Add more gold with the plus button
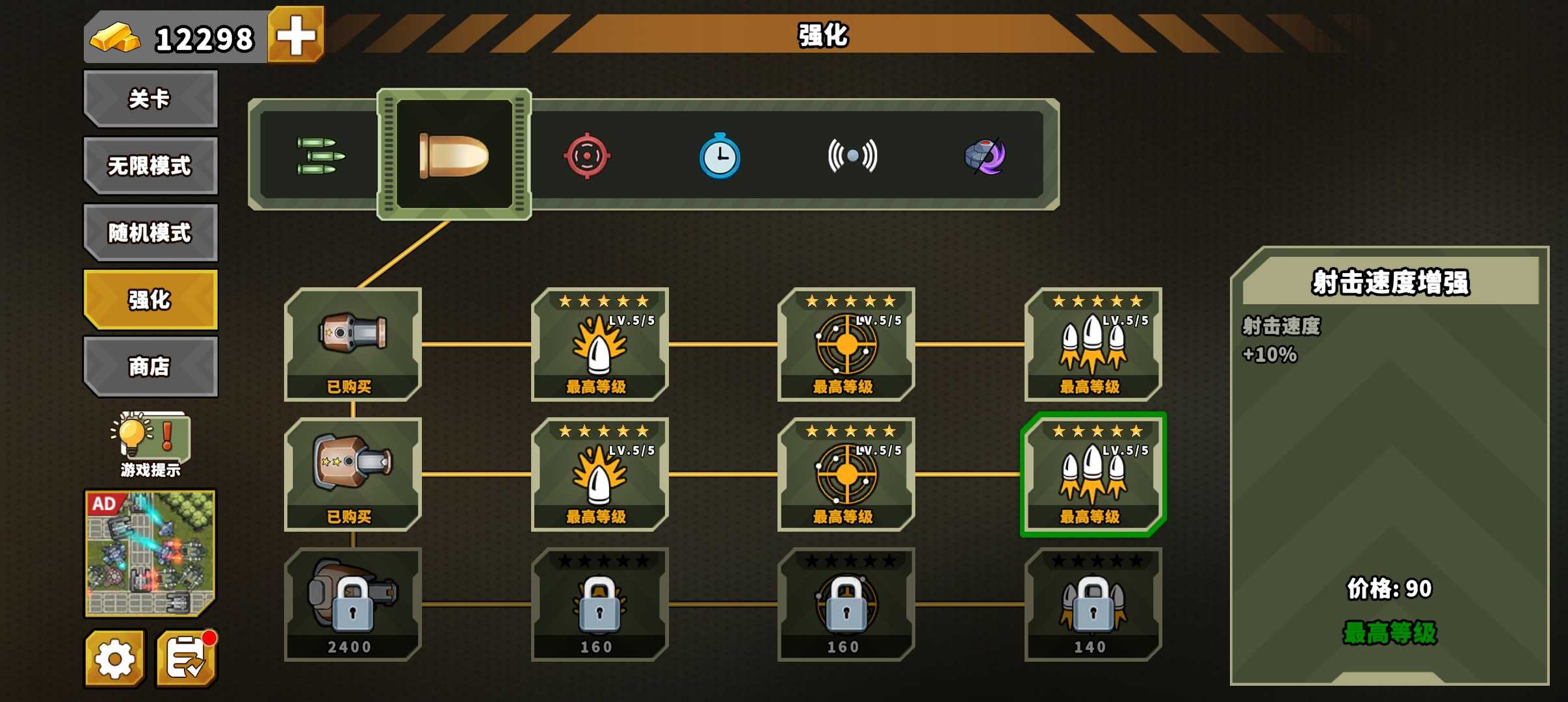This screenshot has width=1568, height=702. pyautogui.click(x=296, y=35)
